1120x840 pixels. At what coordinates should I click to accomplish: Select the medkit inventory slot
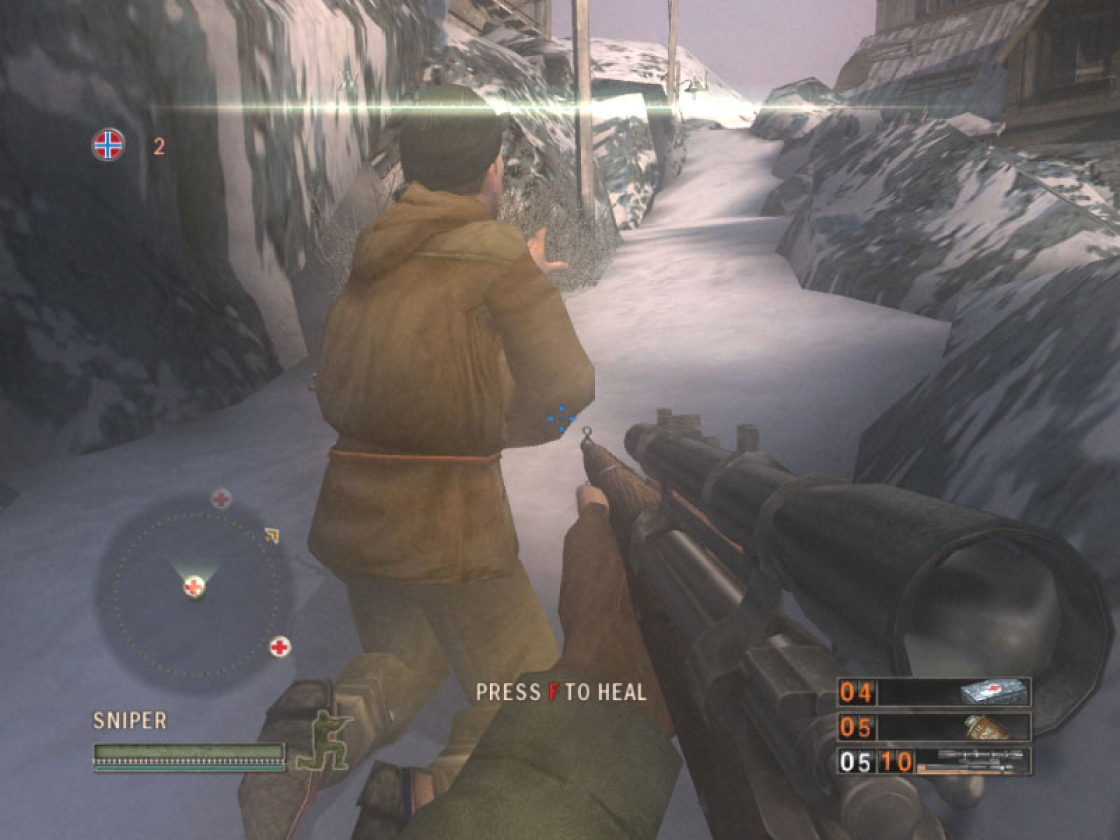[x=934, y=692]
